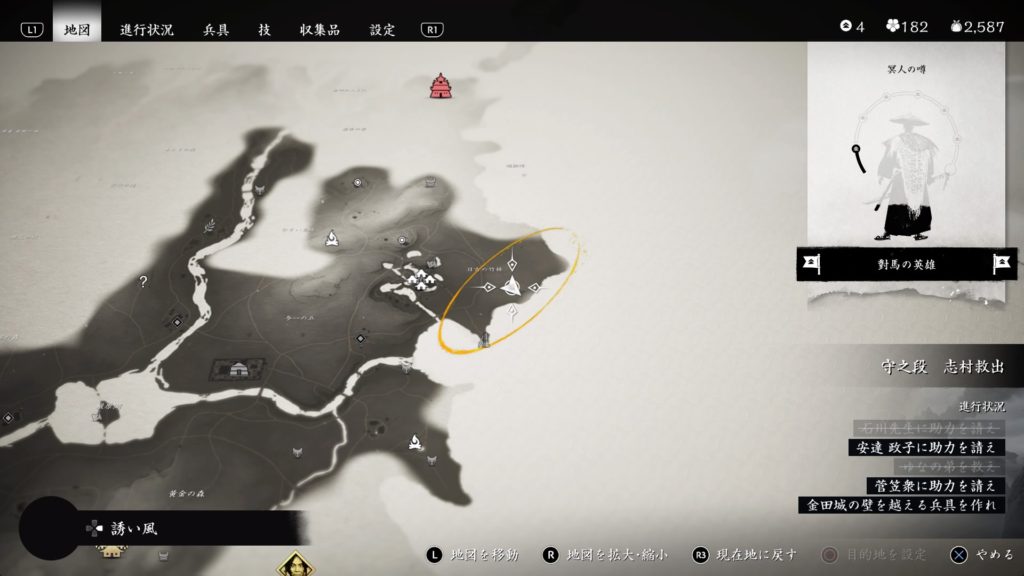Click the player position marker inside the orange circle
The image size is (1024, 576).
[511, 287]
